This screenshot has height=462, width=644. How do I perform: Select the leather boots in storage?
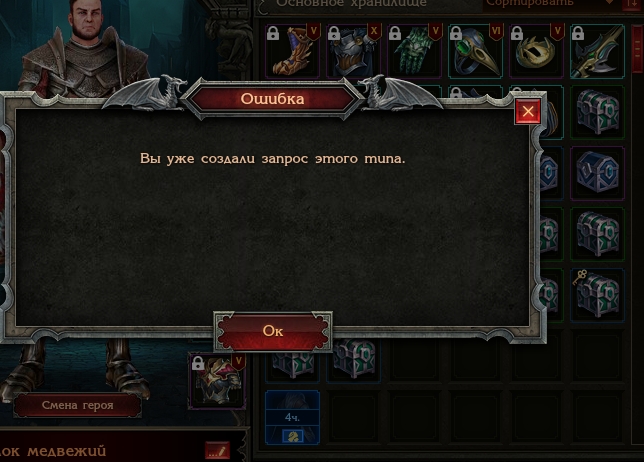[292, 51]
